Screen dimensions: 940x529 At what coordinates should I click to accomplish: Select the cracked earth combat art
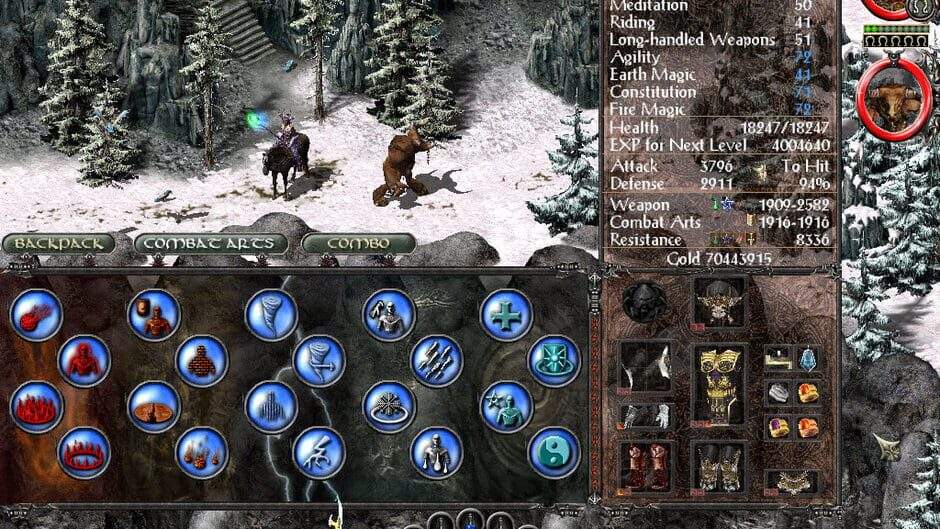click(x=153, y=407)
